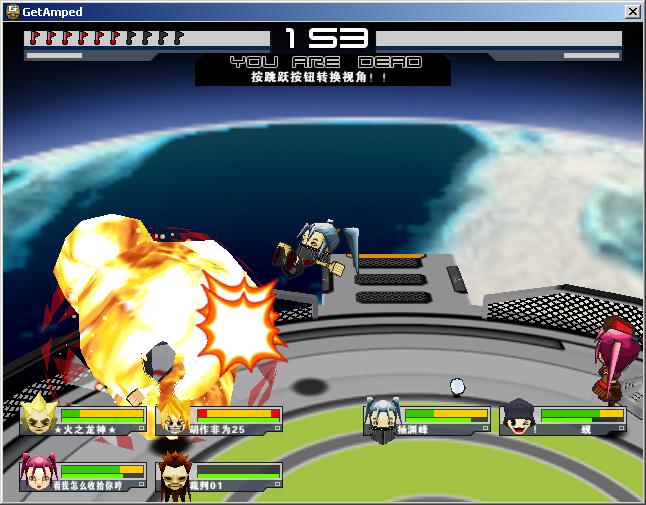Choose the grey-haired 杨渊峰 player portrait

click(x=383, y=418)
